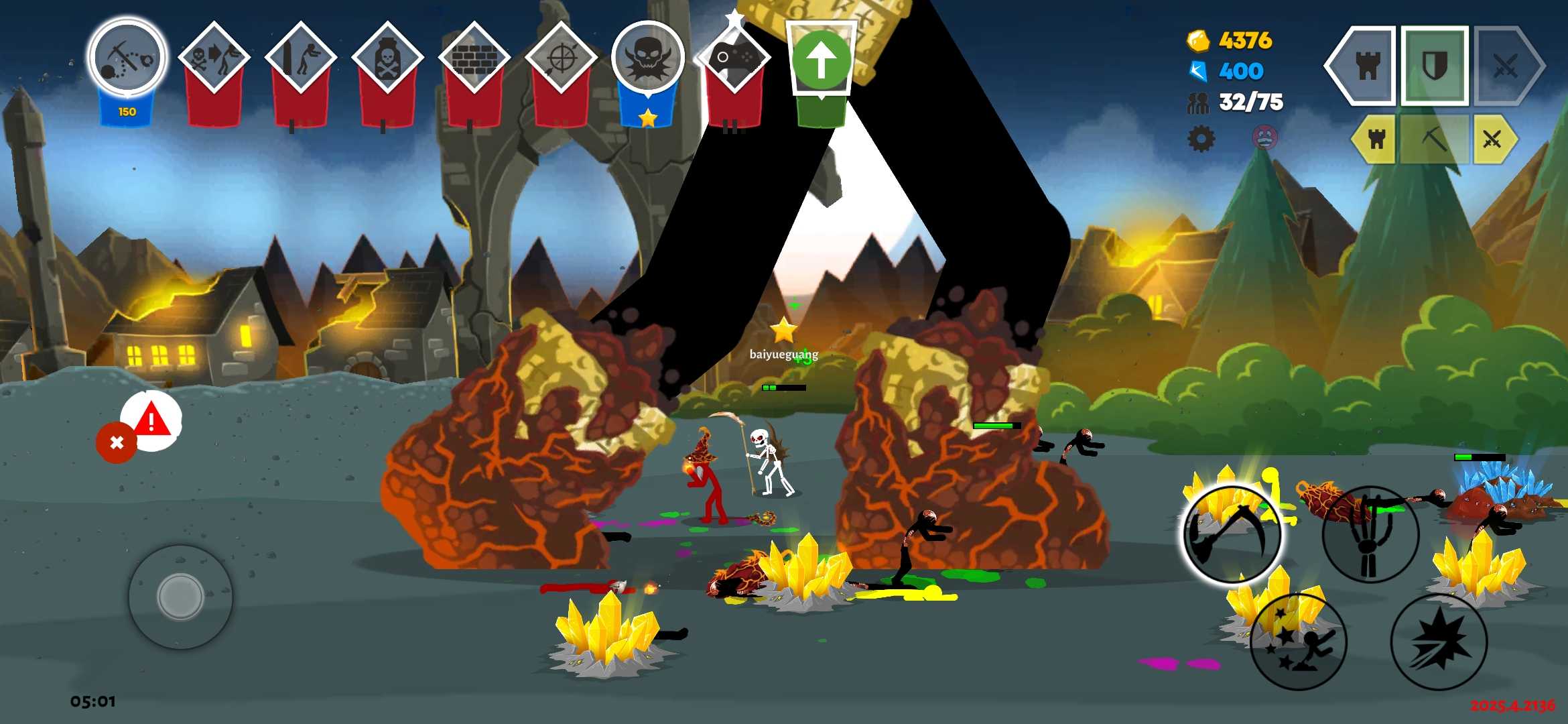Order army attack with large crossed swords
The image size is (1568, 724).
(x=1506, y=66)
